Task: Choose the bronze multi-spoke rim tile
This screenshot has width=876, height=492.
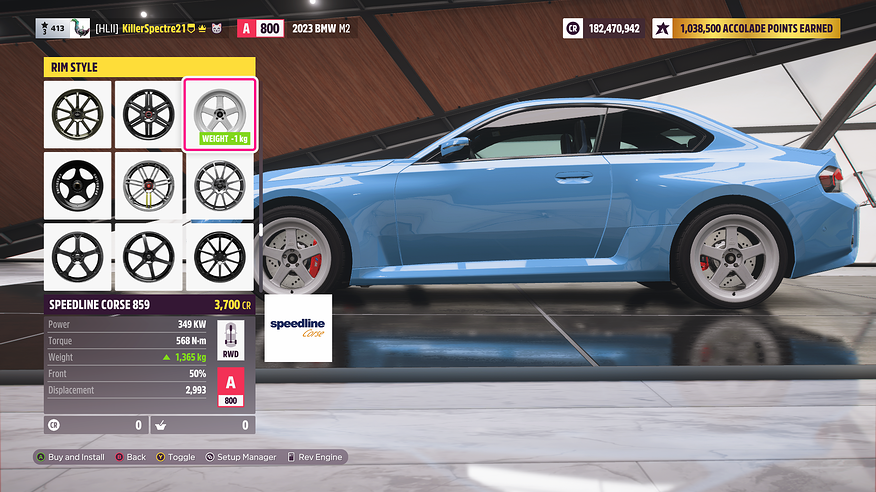Action: pyautogui.click(x=77, y=114)
